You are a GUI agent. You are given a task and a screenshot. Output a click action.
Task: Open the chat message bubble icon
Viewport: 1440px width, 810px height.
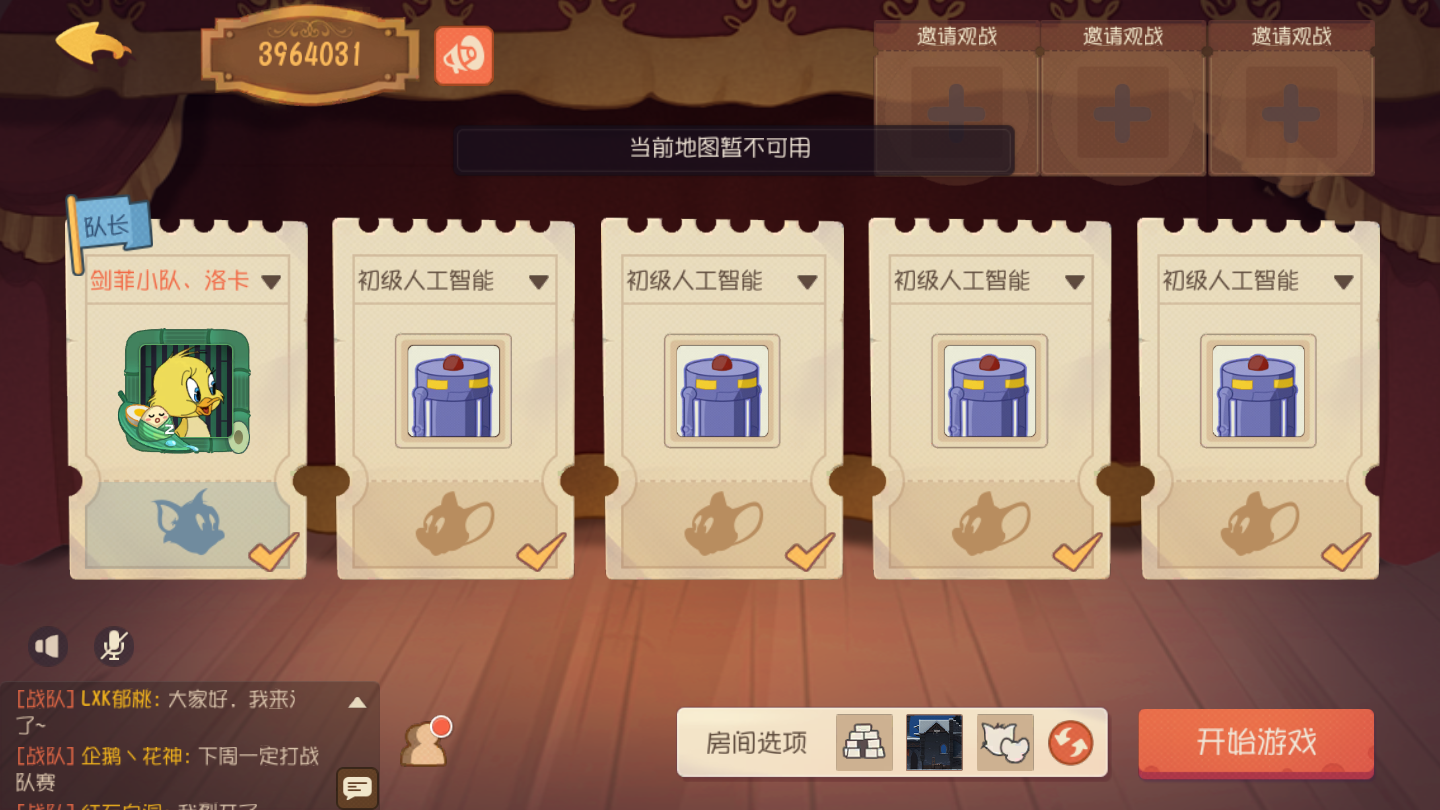(355, 789)
